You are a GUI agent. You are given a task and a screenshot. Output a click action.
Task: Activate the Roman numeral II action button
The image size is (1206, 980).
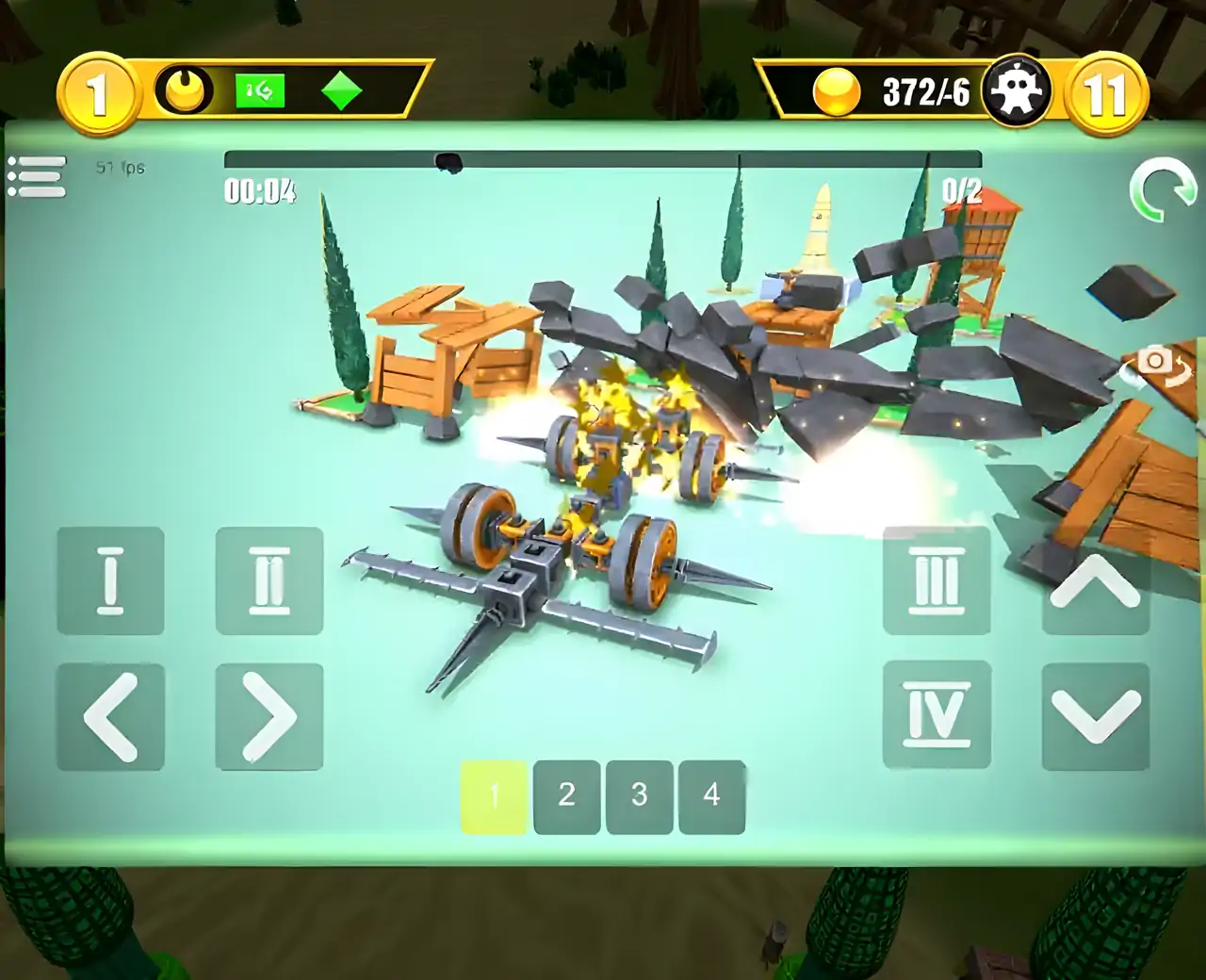pyautogui.click(x=269, y=580)
